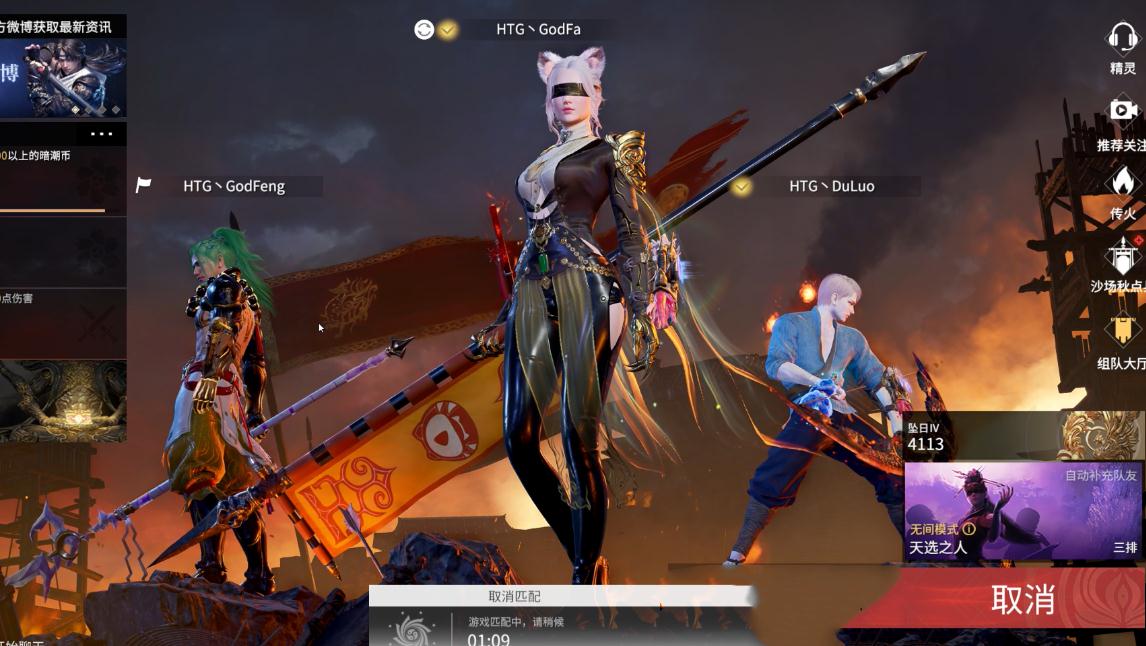Image resolution: width=1146 pixels, height=646 pixels.
Task: Select the 取消匹配 bar above the timer
Action: point(514,596)
